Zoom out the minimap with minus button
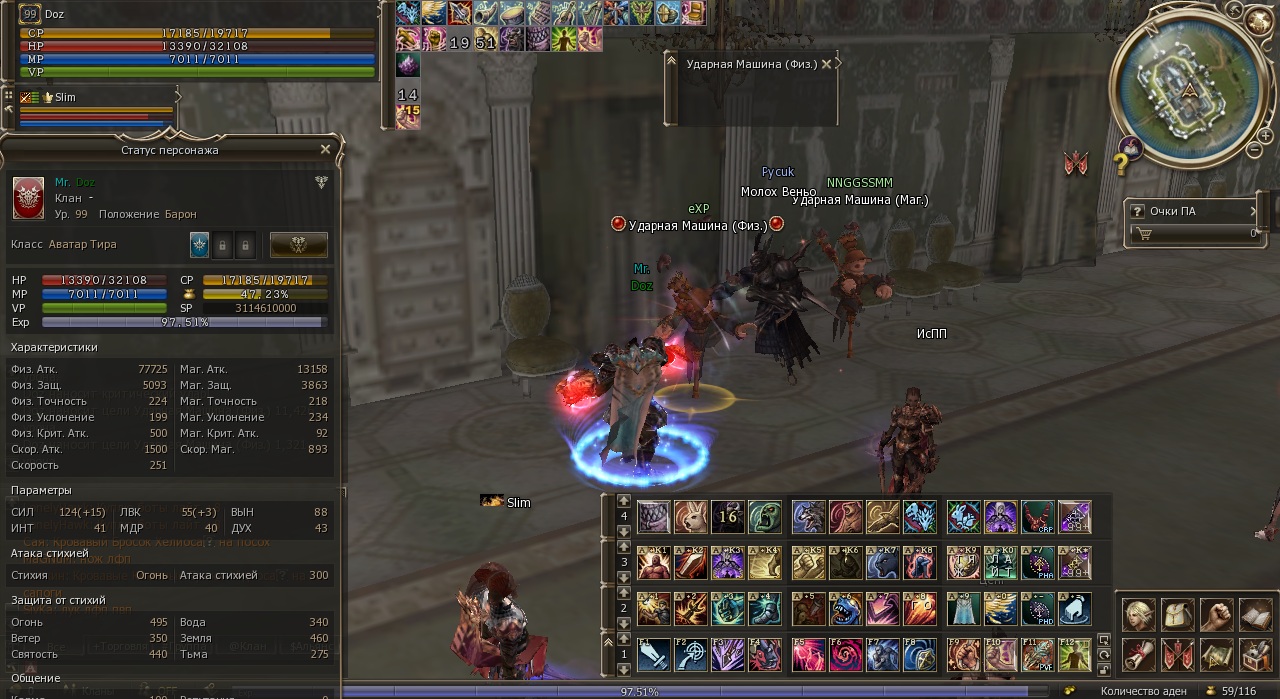1280x699 pixels. 1254,150
